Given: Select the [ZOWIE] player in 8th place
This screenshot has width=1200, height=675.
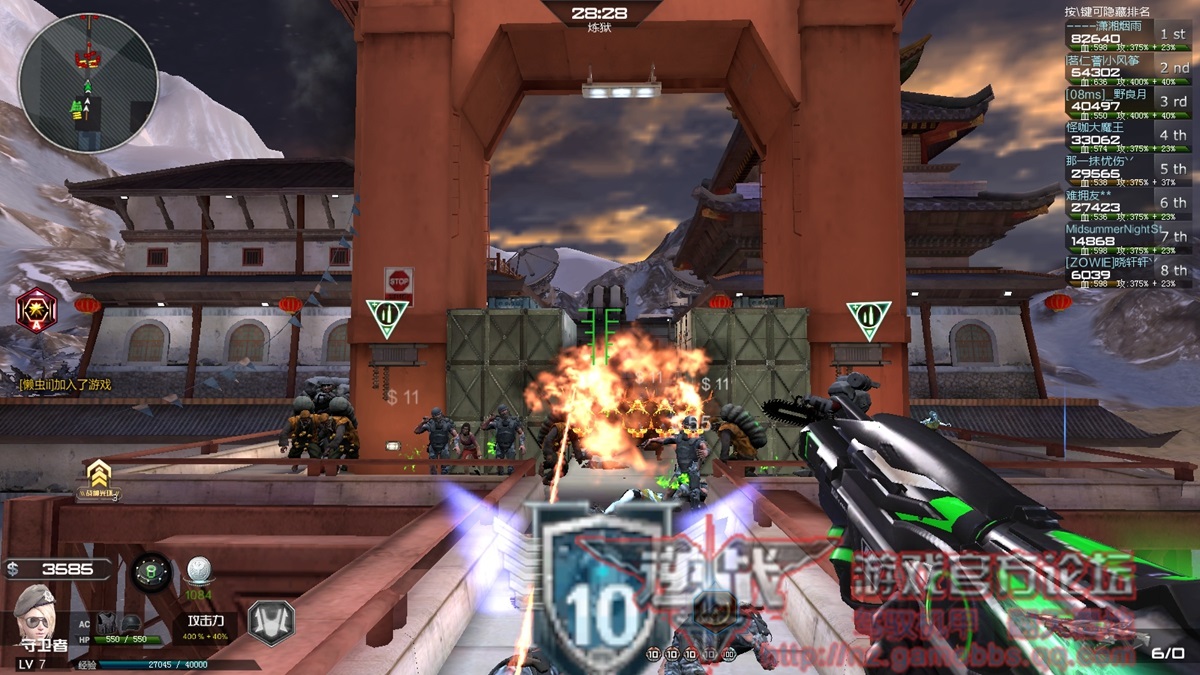Looking at the screenshot, I should (1127, 271).
